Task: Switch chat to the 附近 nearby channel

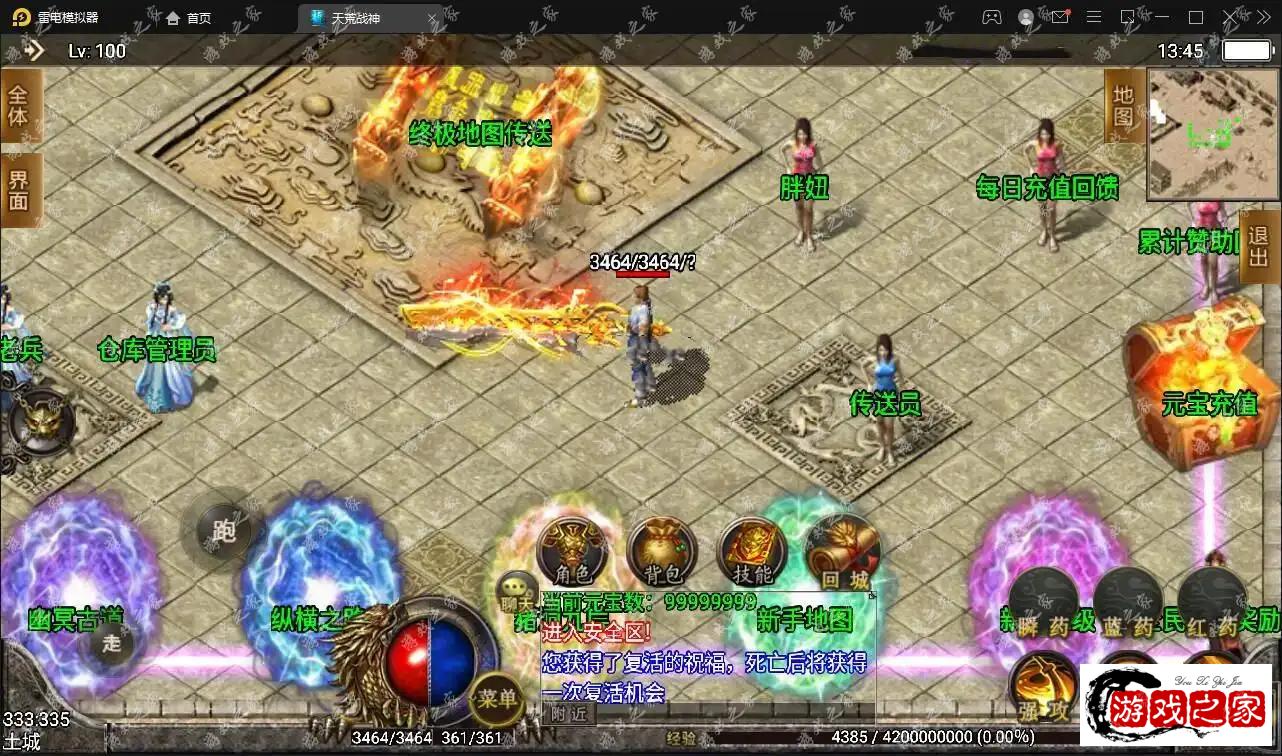Action: tap(568, 713)
